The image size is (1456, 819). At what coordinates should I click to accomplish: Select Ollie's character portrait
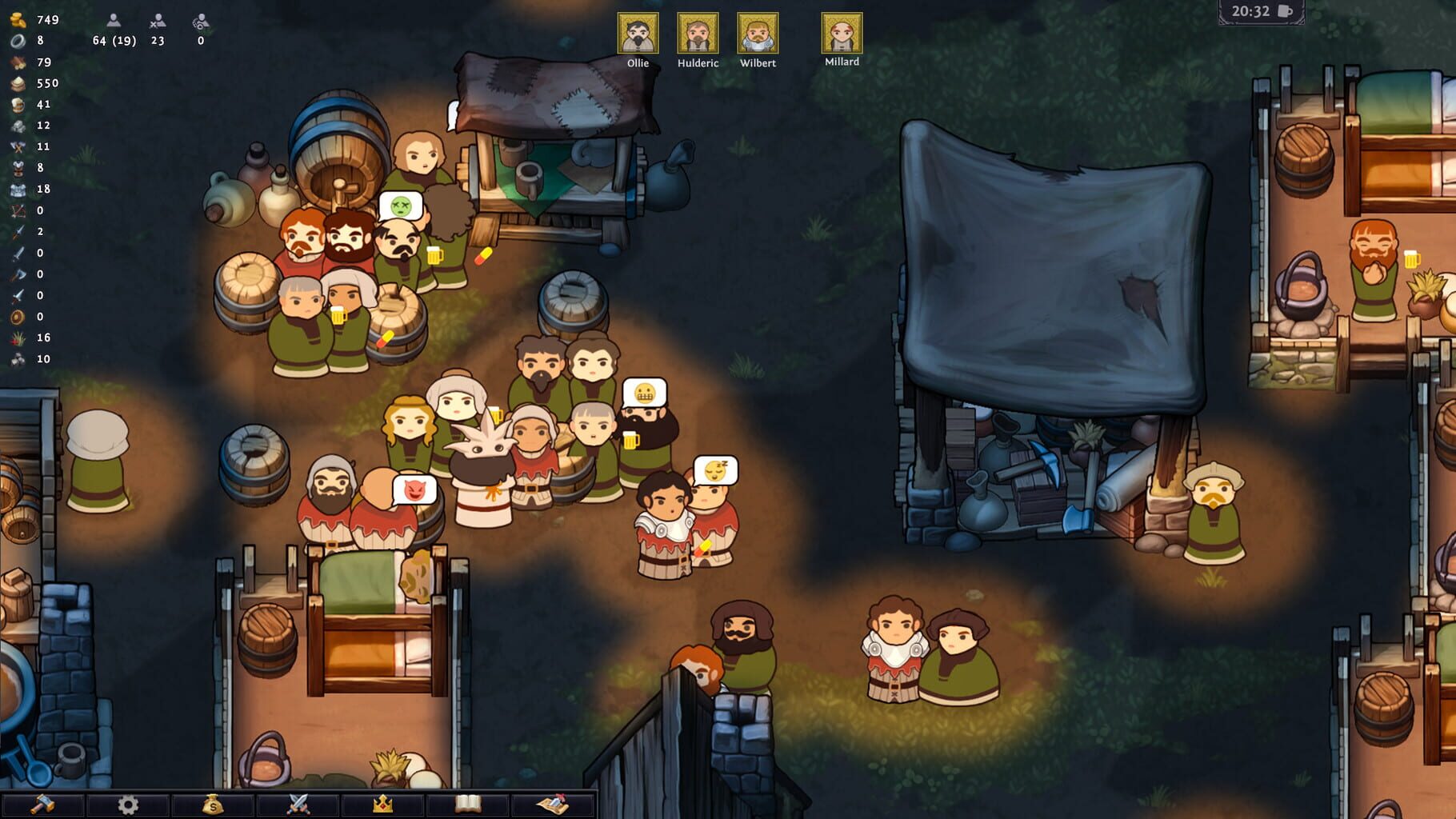pyautogui.click(x=637, y=34)
